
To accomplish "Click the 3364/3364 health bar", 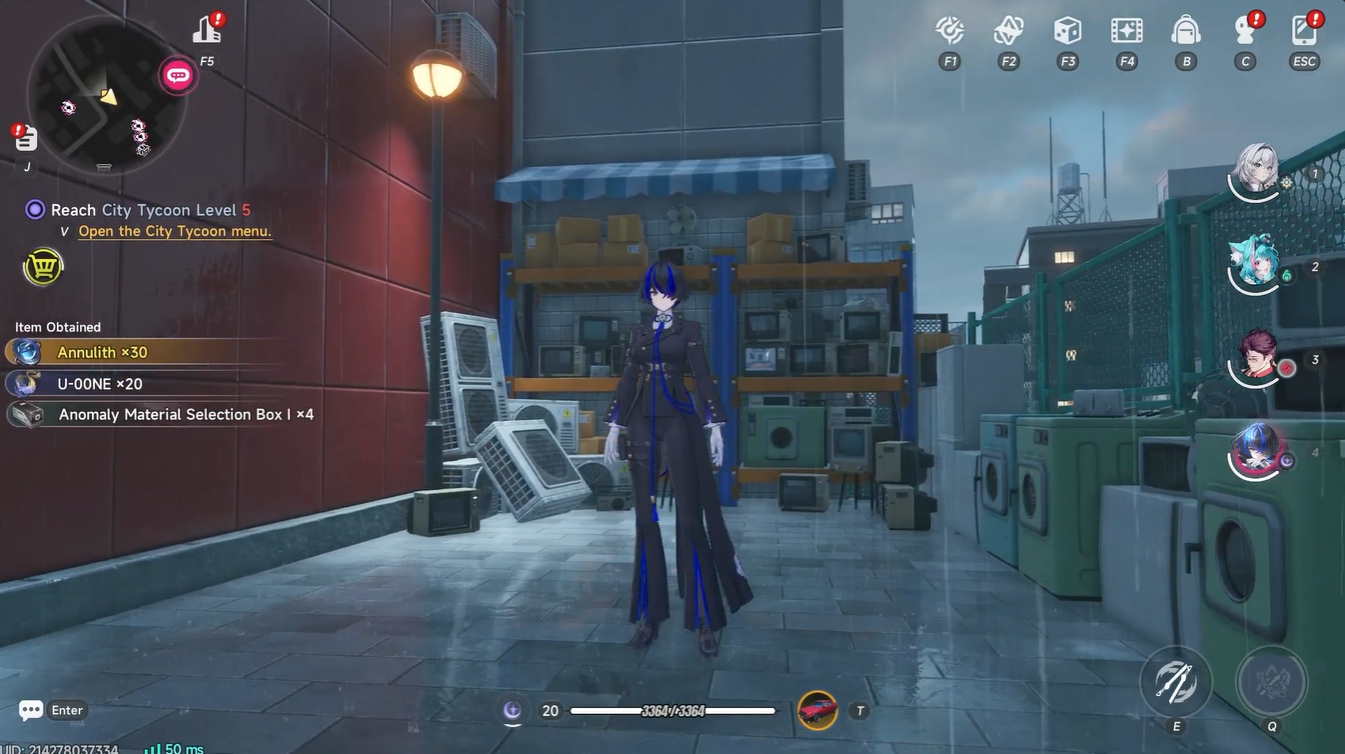I will tap(672, 710).
